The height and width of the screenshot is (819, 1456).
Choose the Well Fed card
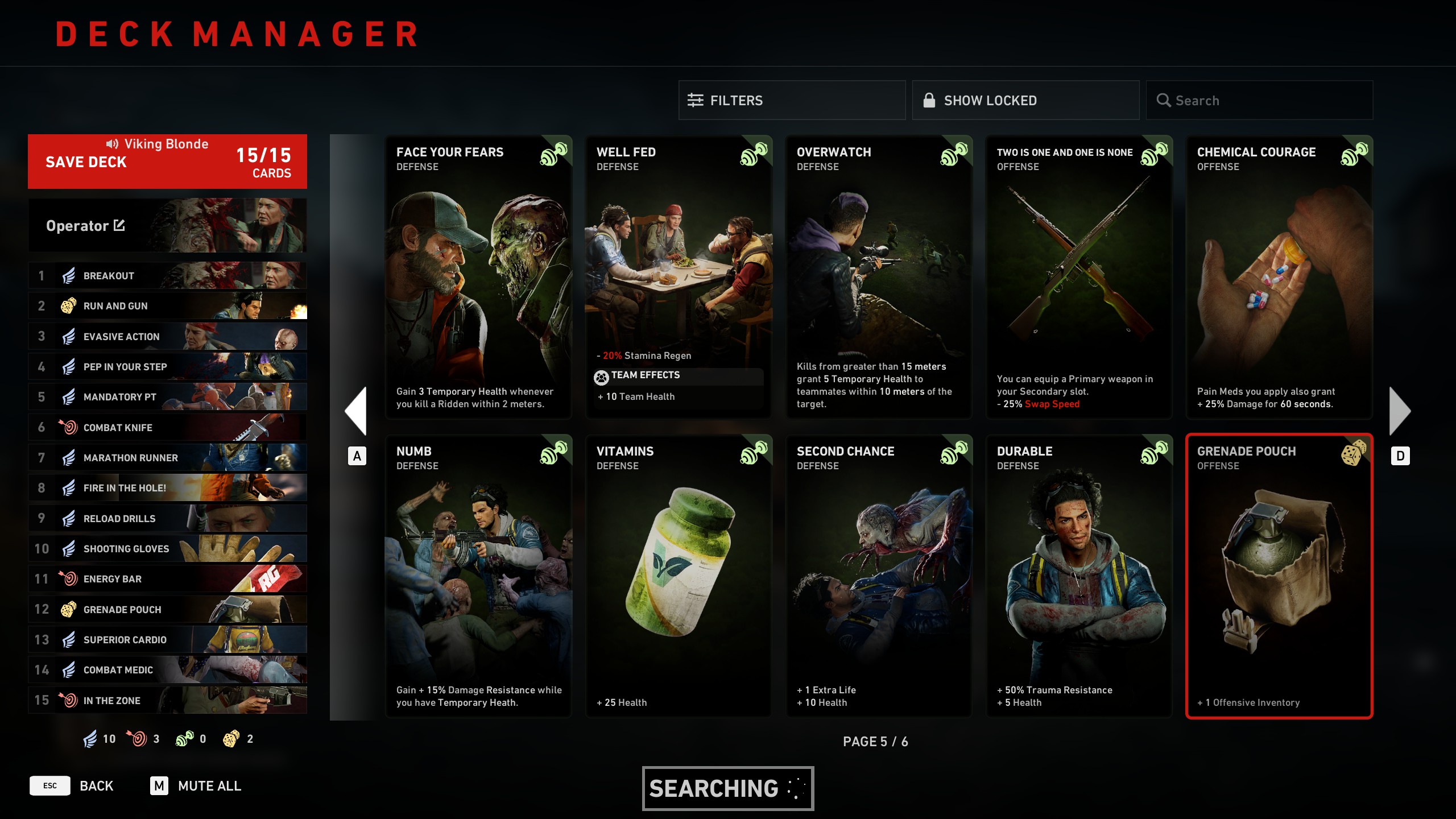(679, 277)
